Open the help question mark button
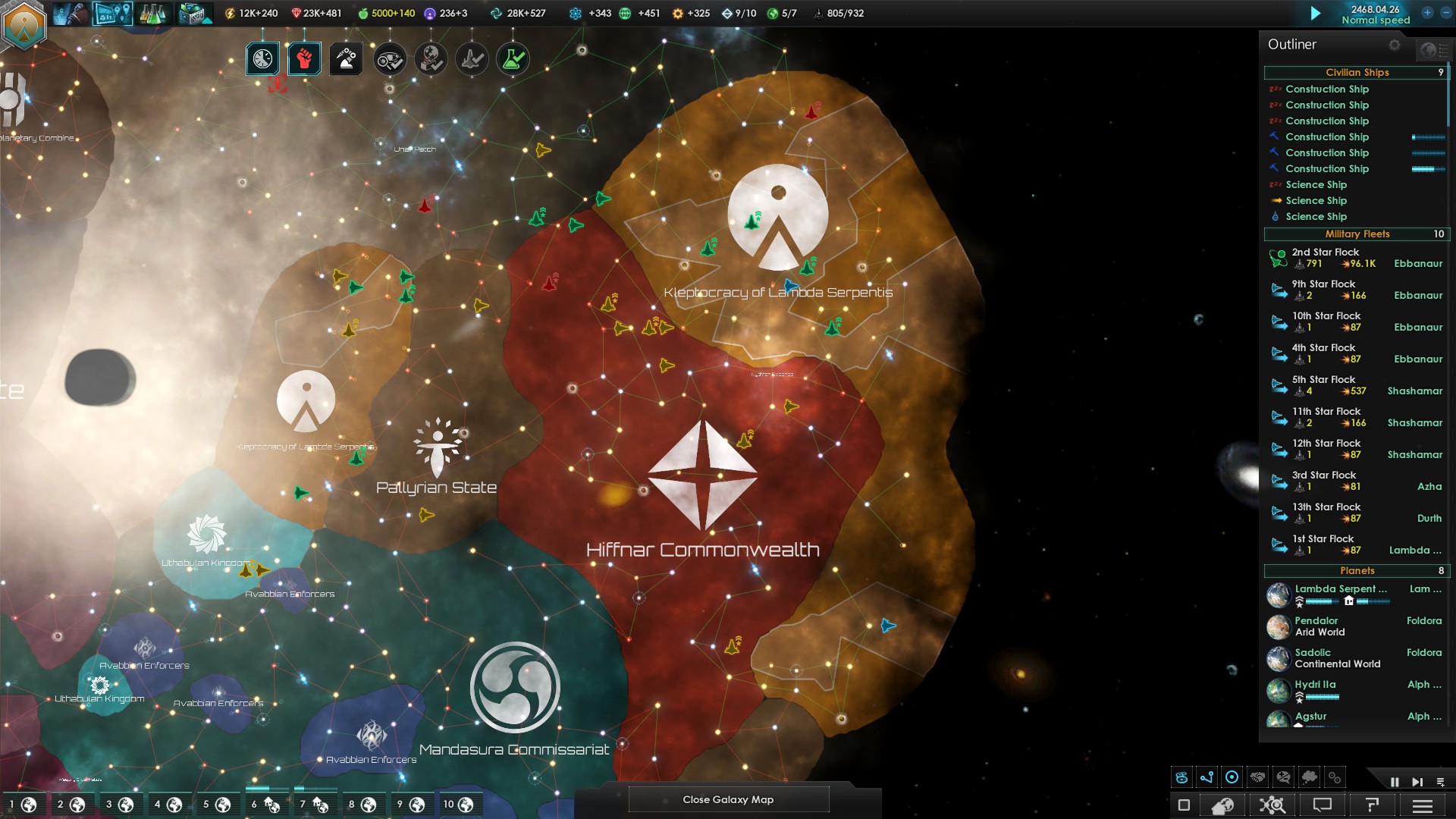This screenshot has height=819, width=1456. (x=1372, y=805)
